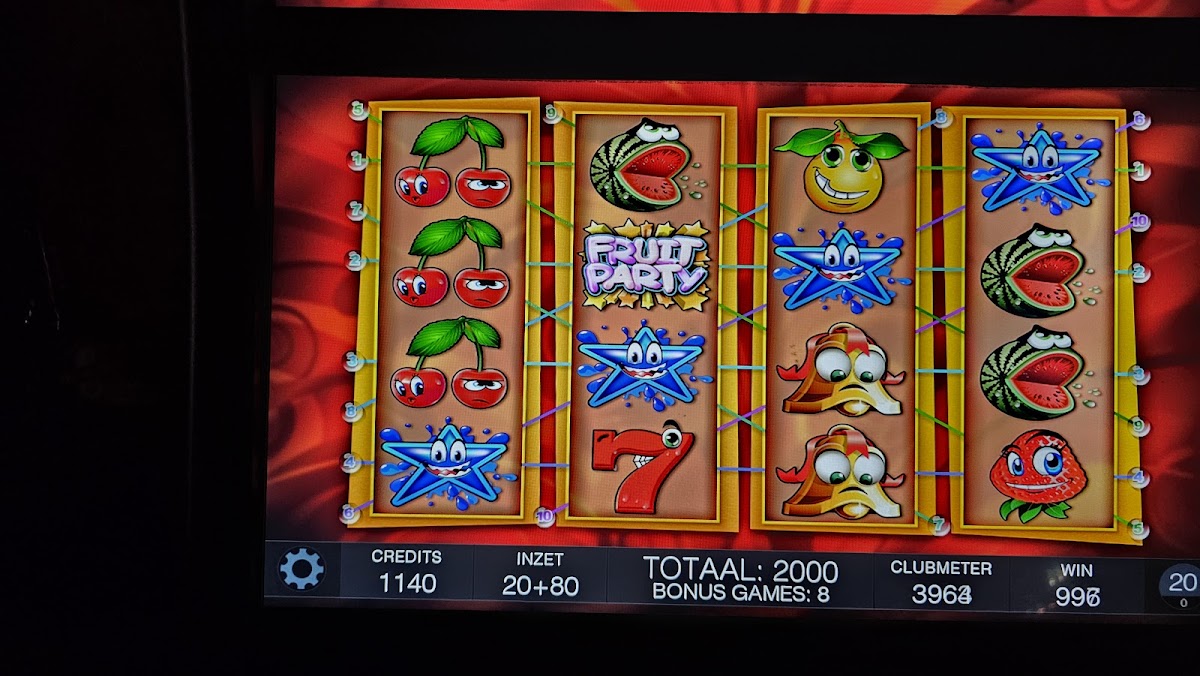Screen dimensions: 1200x676
Task: Select the INZET bet panel
Action: (x=540, y=575)
